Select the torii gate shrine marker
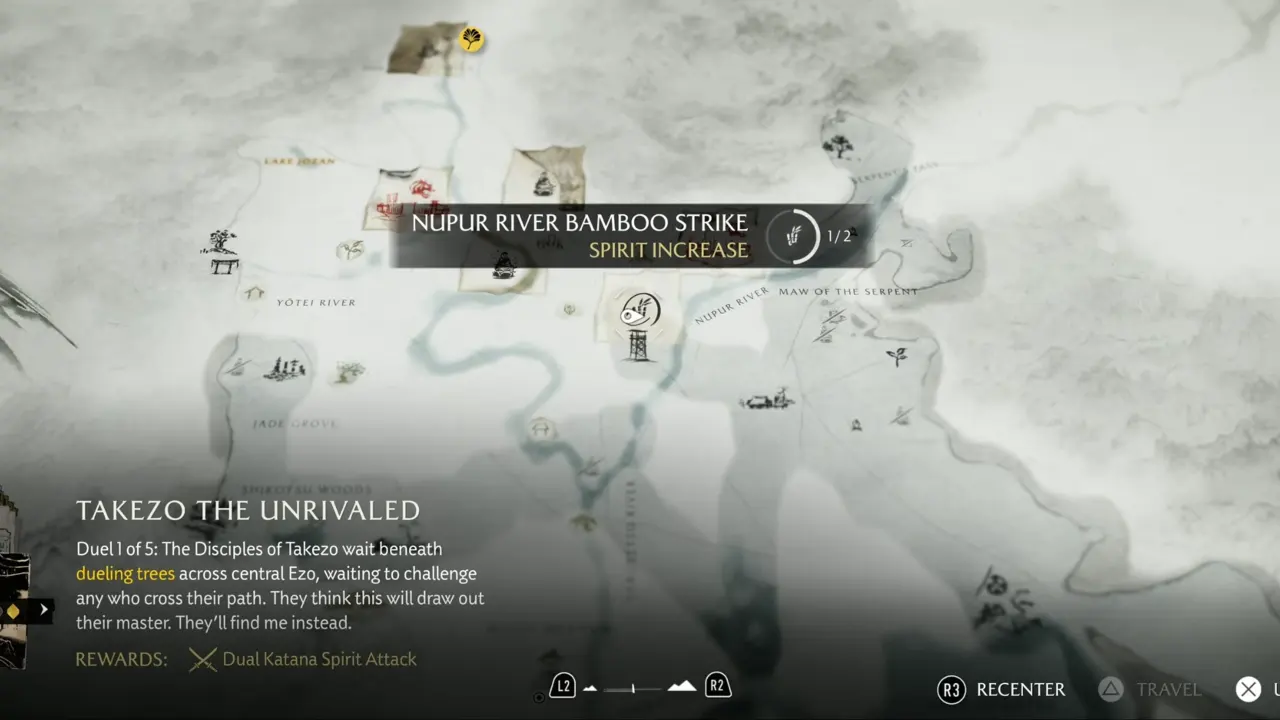Screen dimensions: 1280x720 point(224,264)
